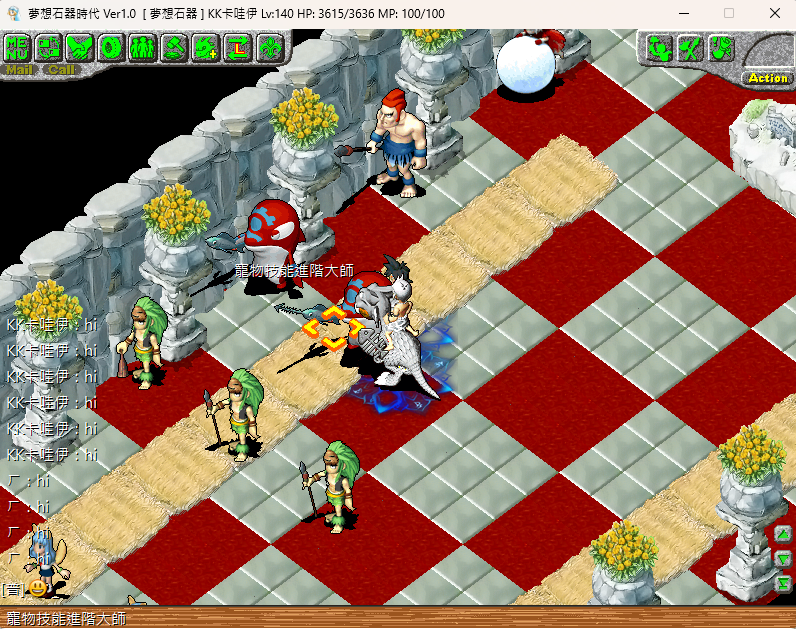This screenshot has height=629, width=796.
Task: Open the Mail button
Action: 19,70
